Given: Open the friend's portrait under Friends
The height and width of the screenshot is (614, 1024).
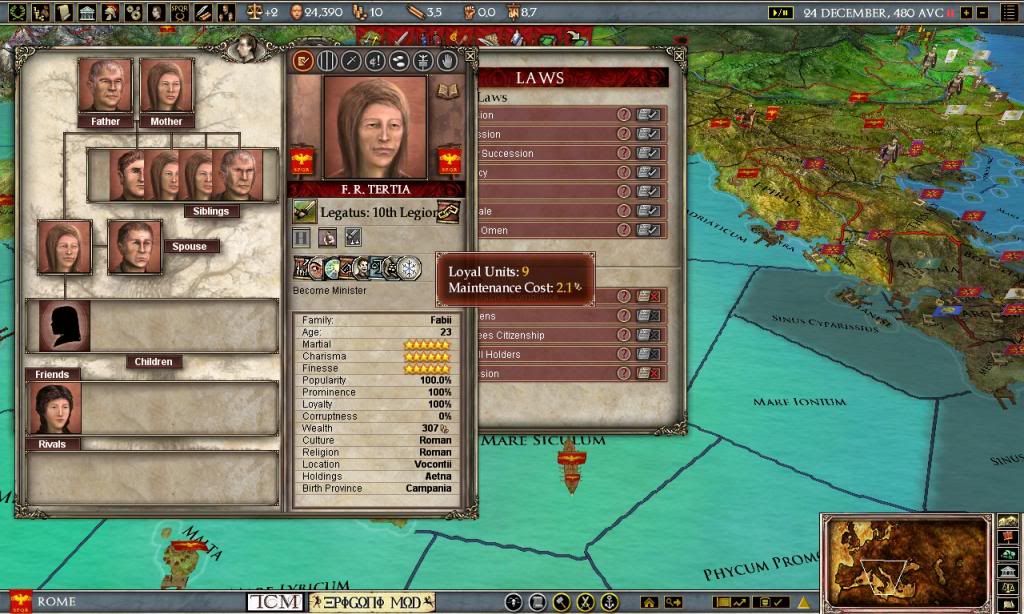Looking at the screenshot, I should pos(57,408).
